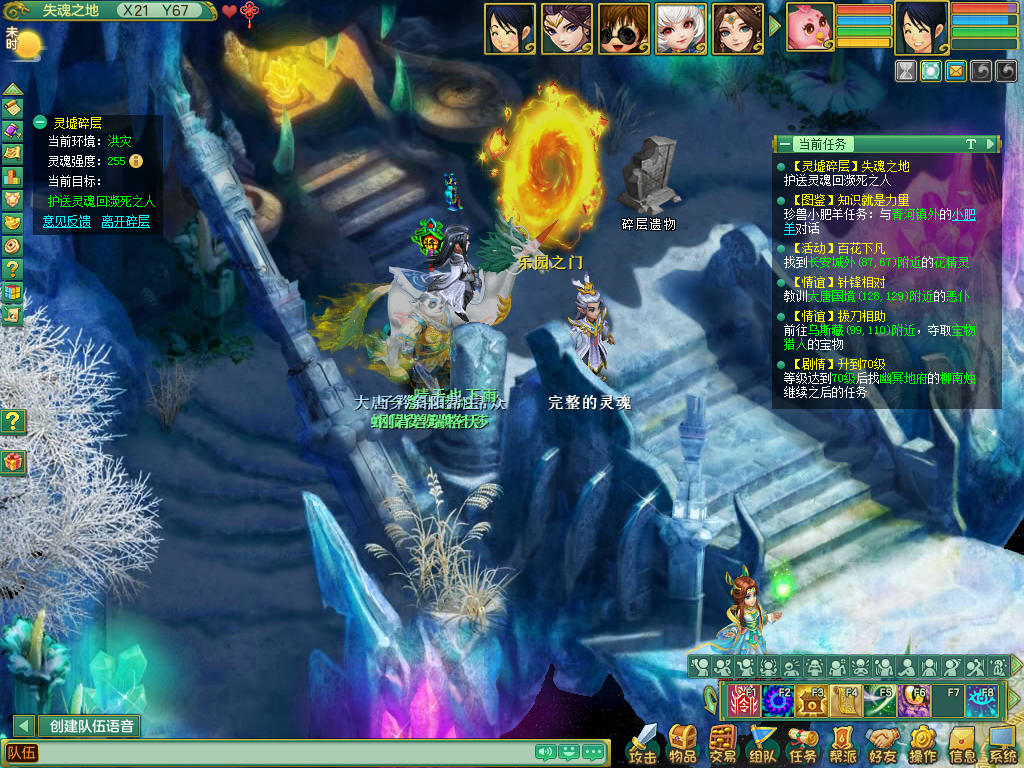Viewport: 1024px width, 768px height.
Task: Open the 任务 quest scroll button
Action: click(803, 743)
